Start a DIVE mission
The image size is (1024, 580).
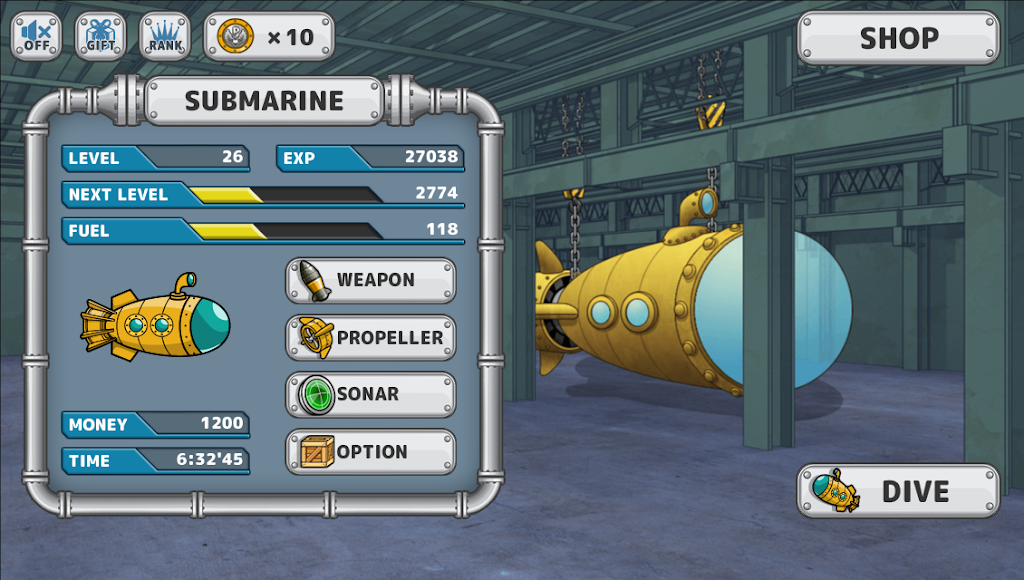pos(898,491)
